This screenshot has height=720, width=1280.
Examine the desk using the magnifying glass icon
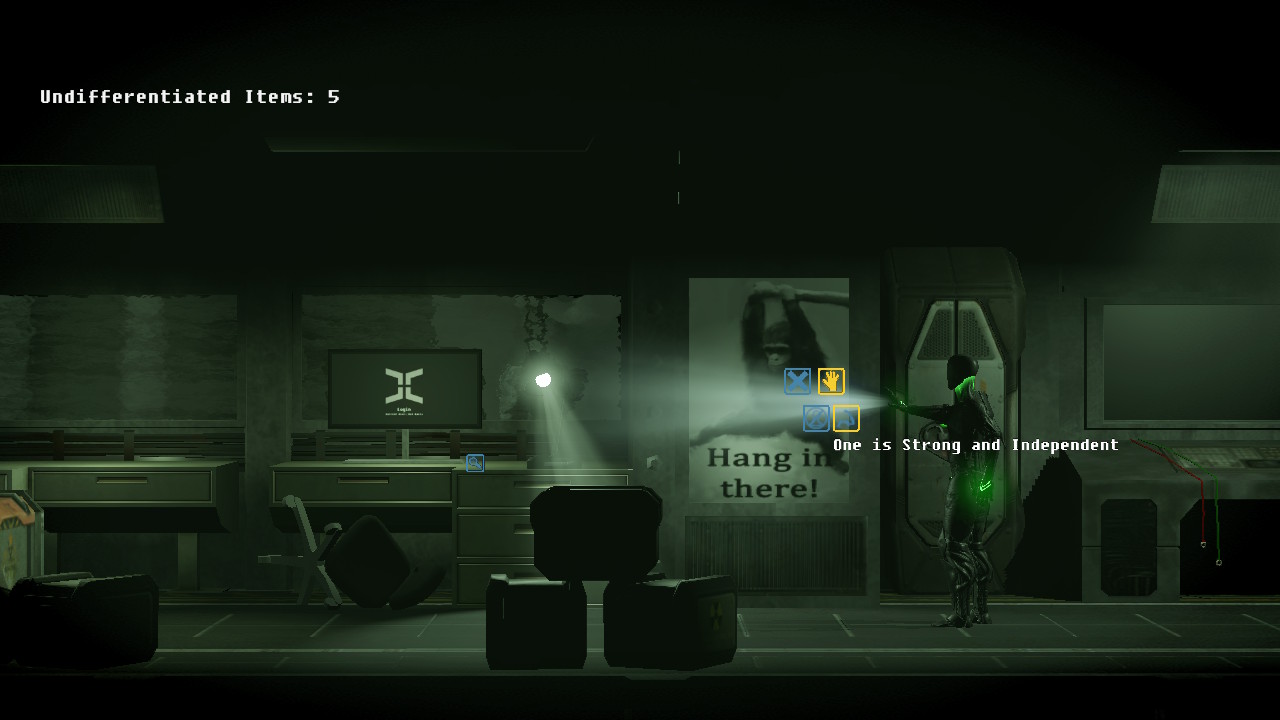click(475, 463)
